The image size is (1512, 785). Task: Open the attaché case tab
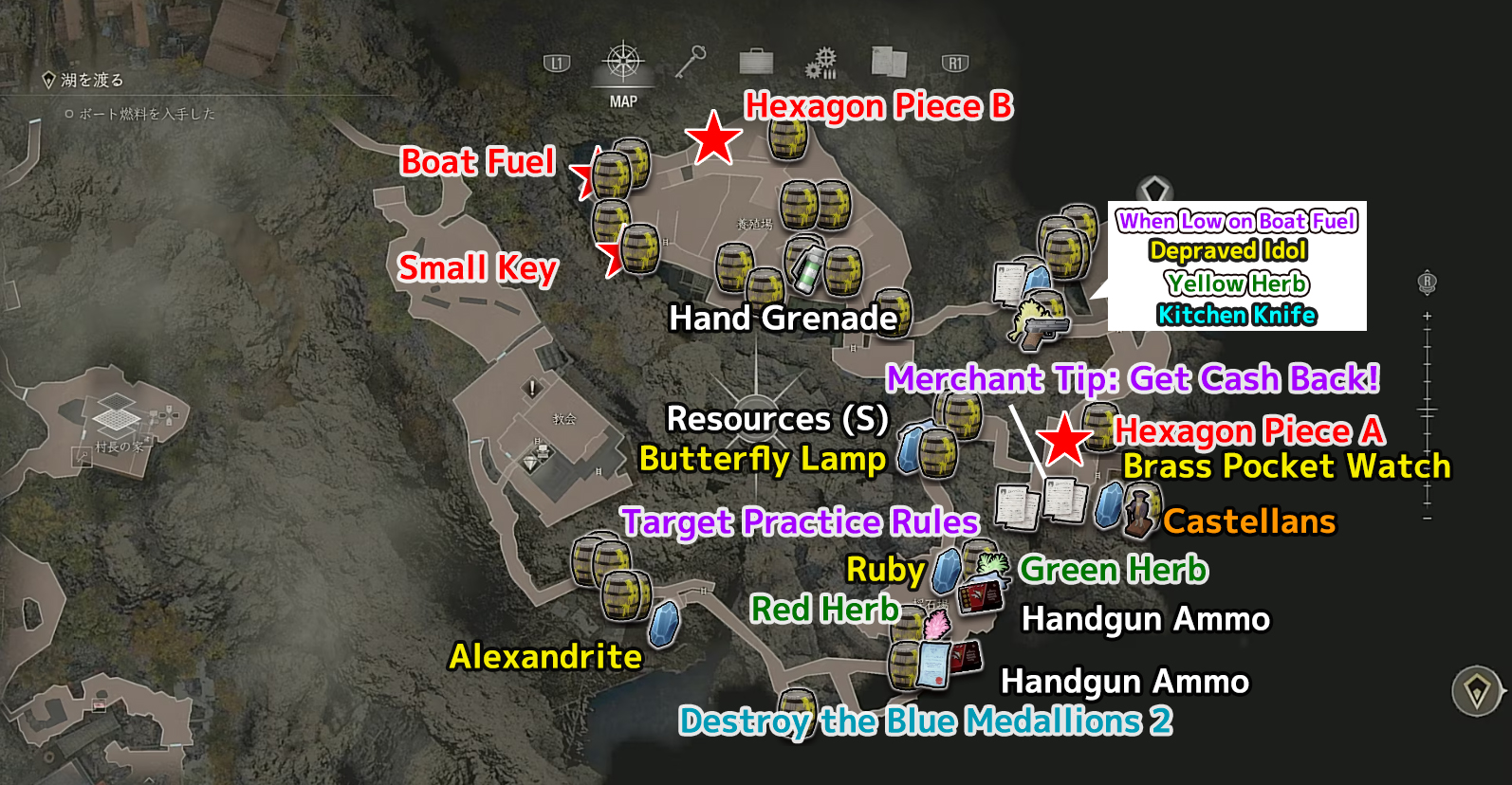pyautogui.click(x=756, y=63)
